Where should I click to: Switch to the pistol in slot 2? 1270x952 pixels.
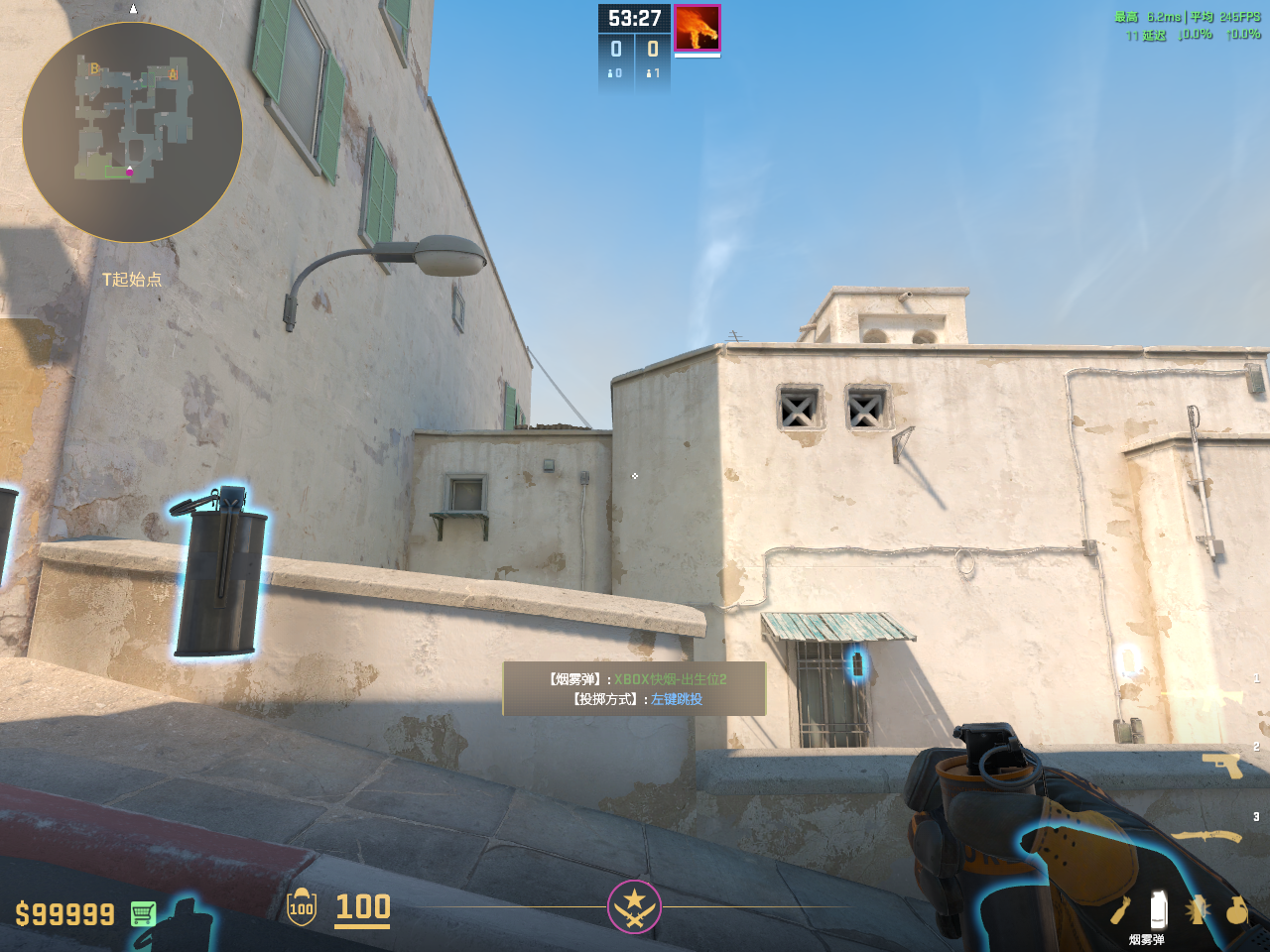click(1221, 765)
